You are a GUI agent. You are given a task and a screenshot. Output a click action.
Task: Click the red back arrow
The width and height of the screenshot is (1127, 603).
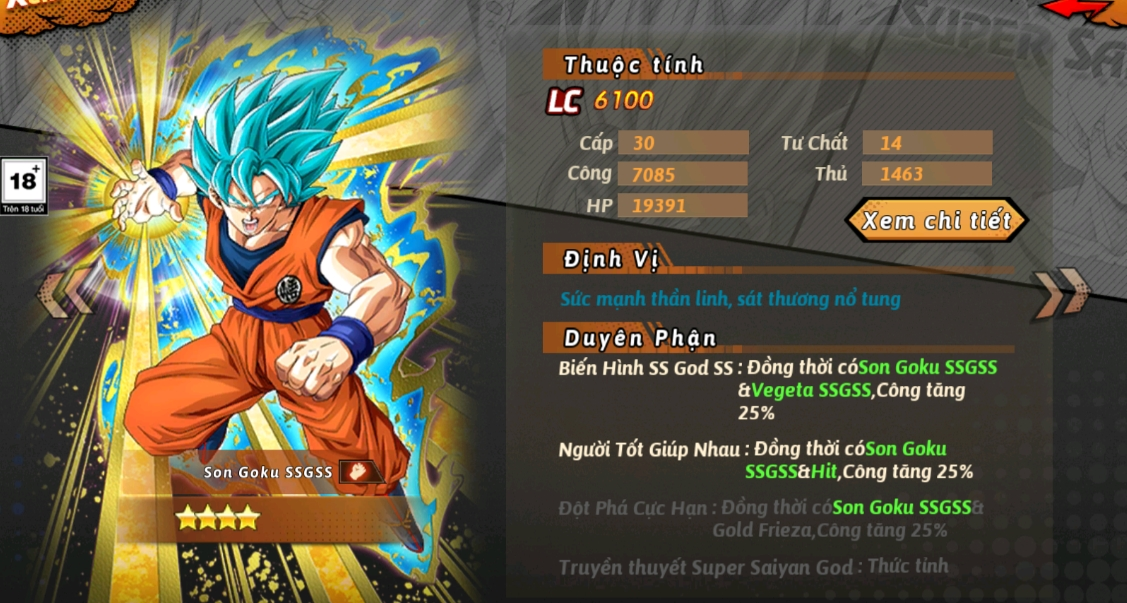[x=1082, y=10]
